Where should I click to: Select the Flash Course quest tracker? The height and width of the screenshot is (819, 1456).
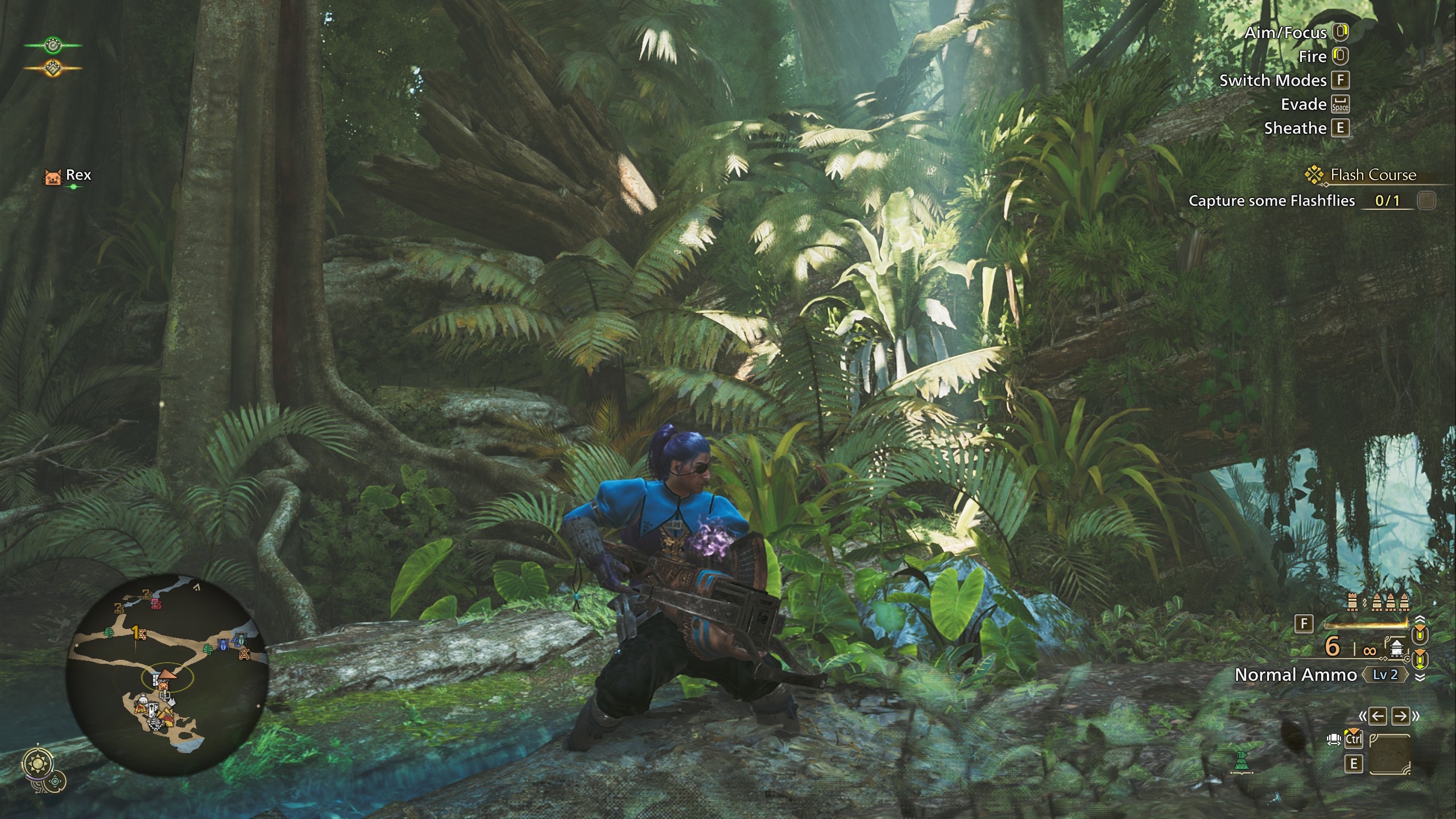click(1372, 175)
